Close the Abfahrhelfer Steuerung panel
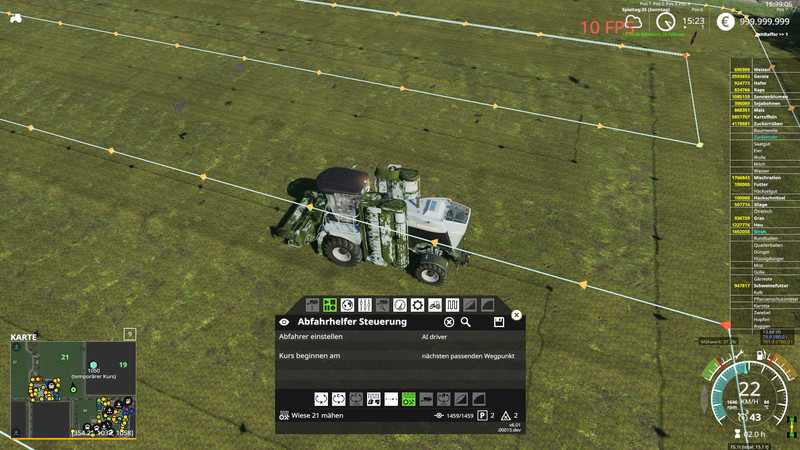This screenshot has width=800, height=450. click(x=516, y=315)
